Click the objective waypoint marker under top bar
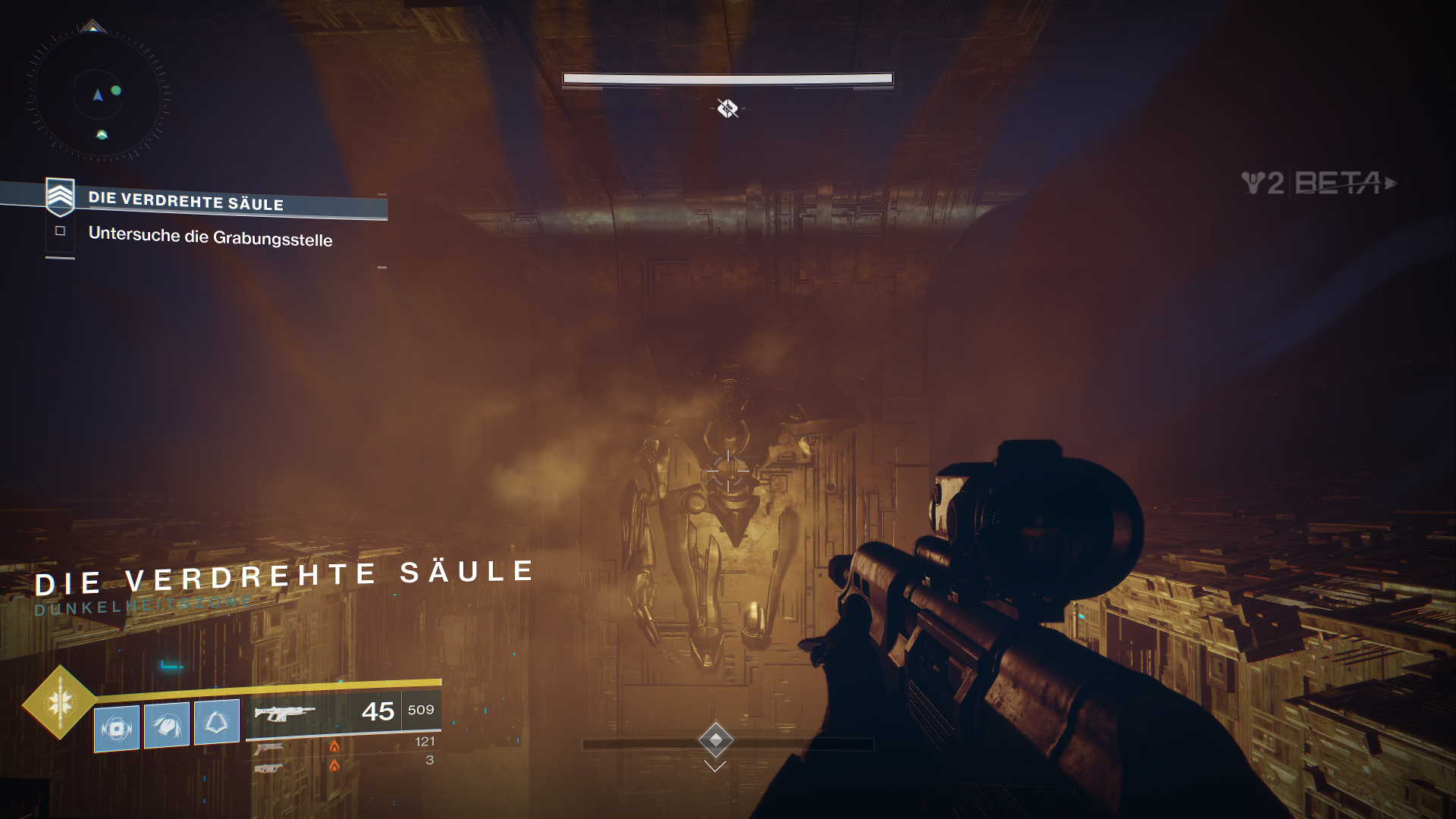 point(727,108)
